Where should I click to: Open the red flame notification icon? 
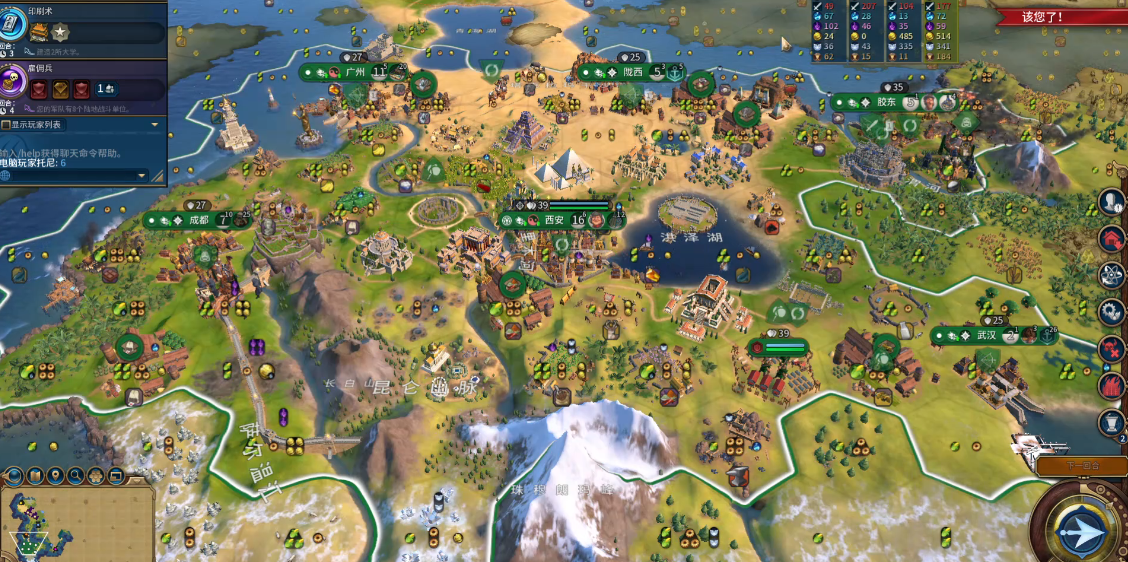(x=1112, y=384)
